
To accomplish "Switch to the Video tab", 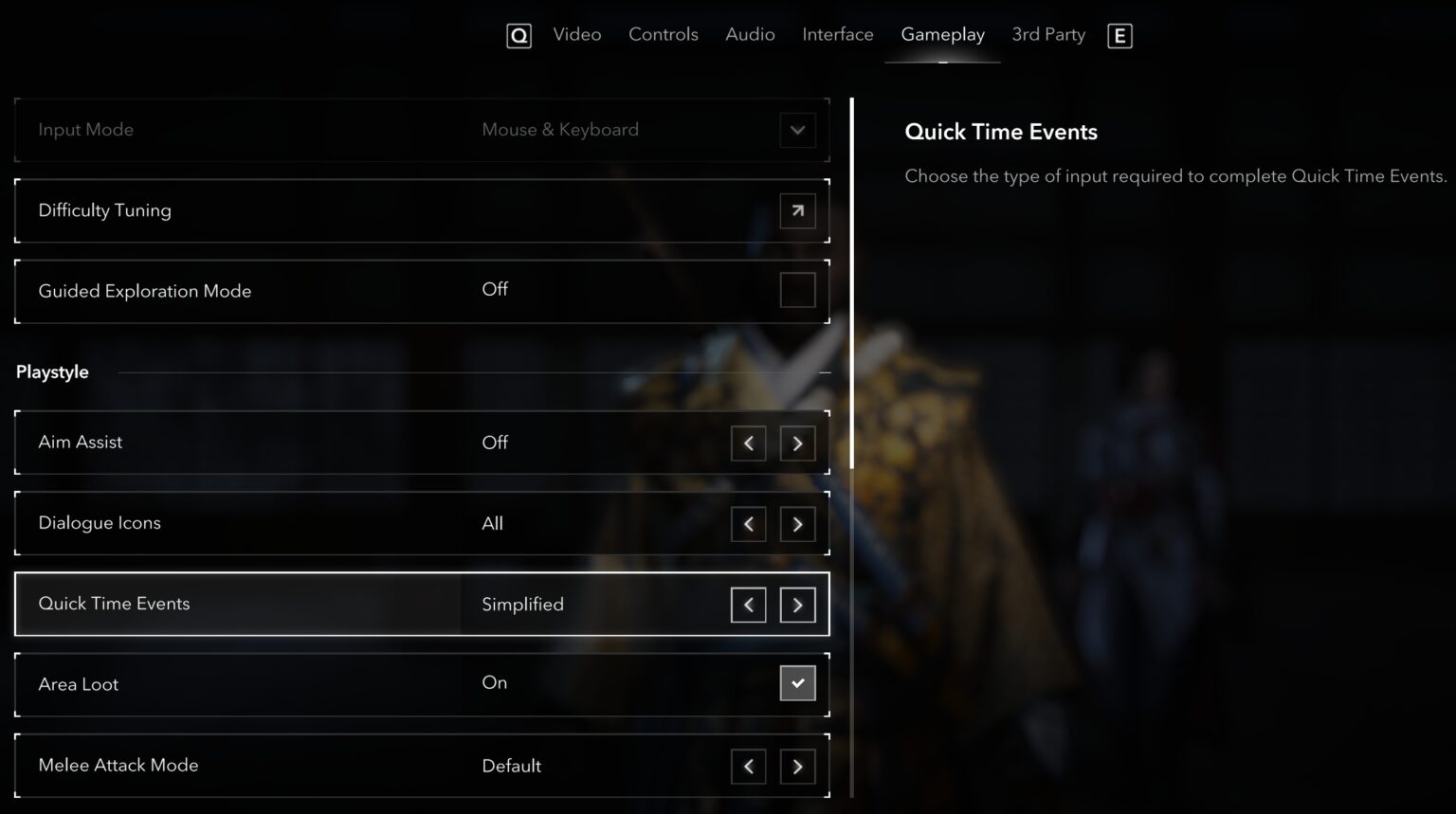I will pyautogui.click(x=577, y=34).
